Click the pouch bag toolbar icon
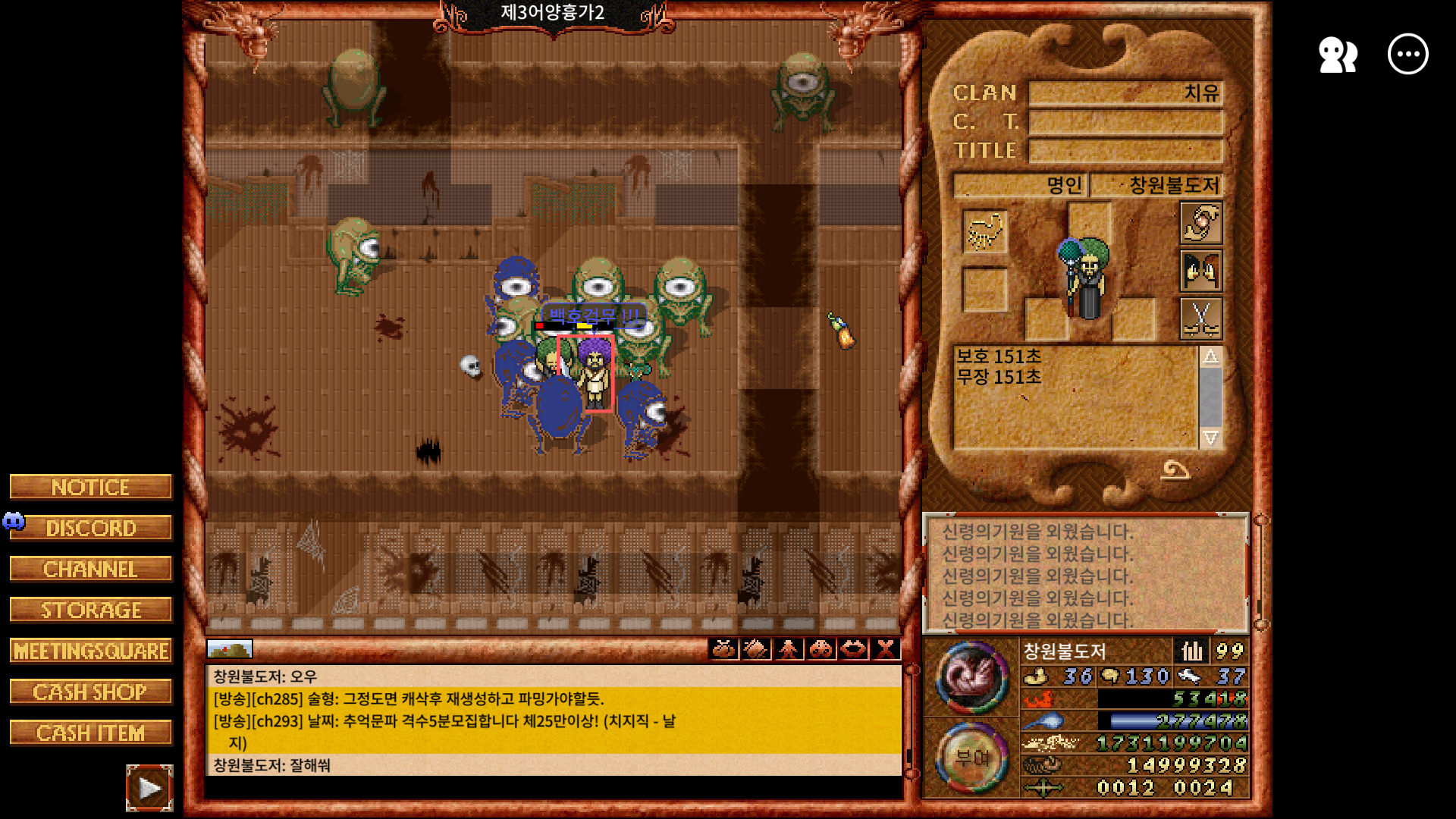1456x819 pixels. tap(723, 649)
